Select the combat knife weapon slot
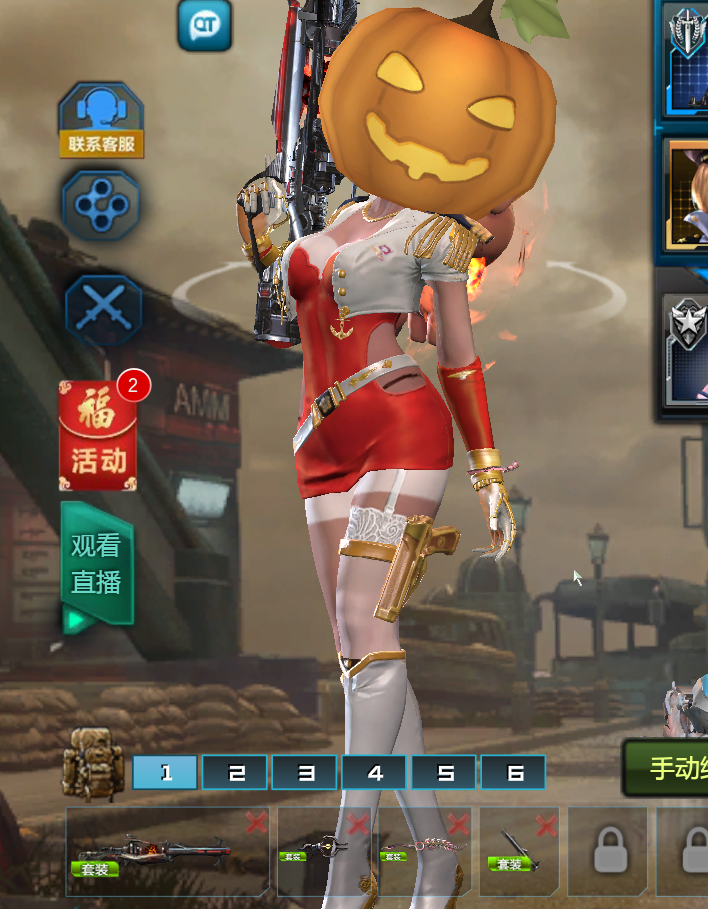The height and width of the screenshot is (909, 708). (x=515, y=850)
